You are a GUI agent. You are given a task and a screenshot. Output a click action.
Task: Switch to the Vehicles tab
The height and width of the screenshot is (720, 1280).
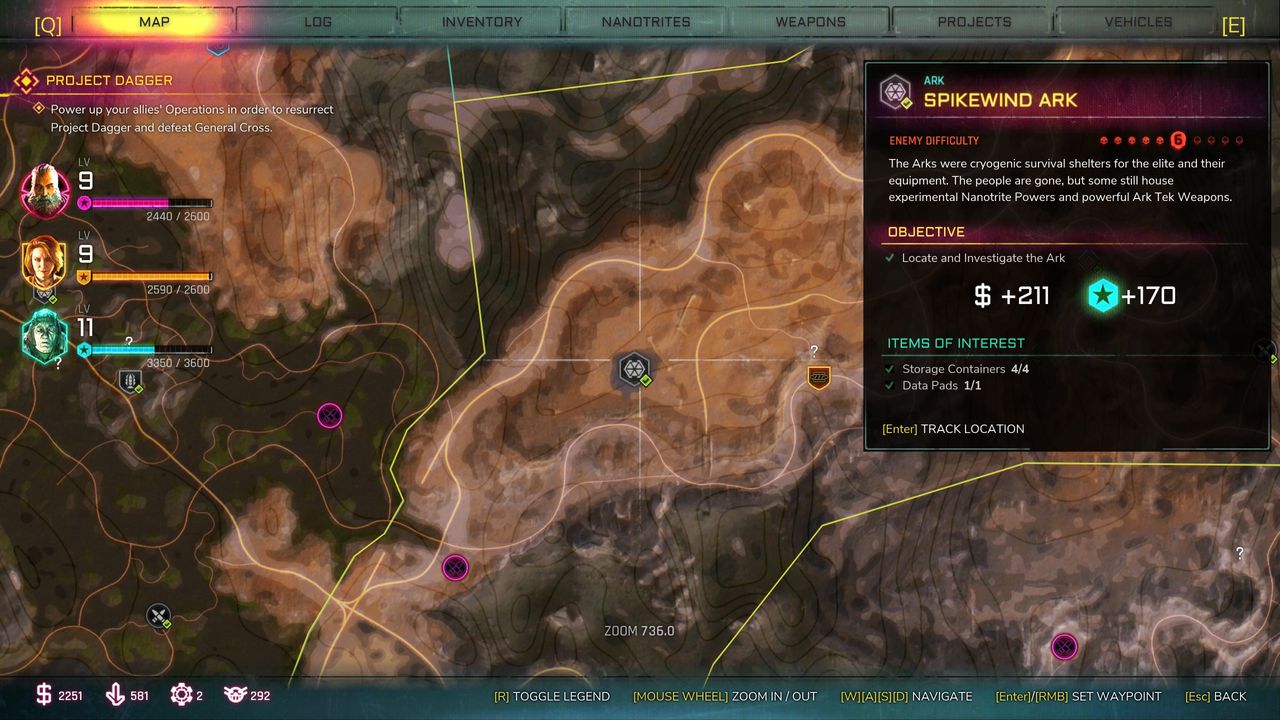click(1138, 21)
